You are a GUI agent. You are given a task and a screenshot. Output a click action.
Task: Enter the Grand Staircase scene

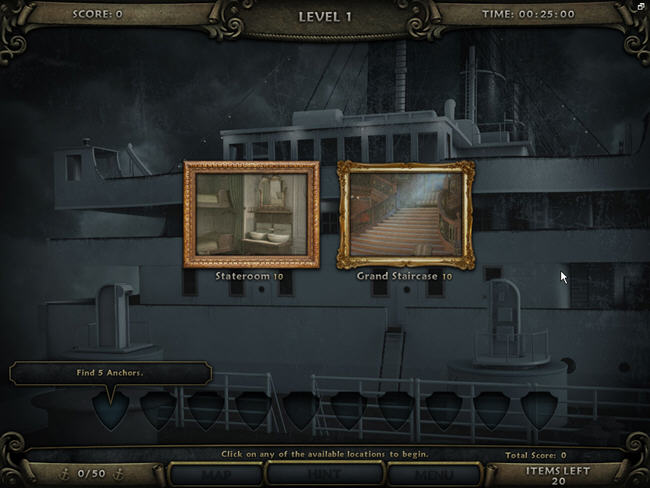405,214
